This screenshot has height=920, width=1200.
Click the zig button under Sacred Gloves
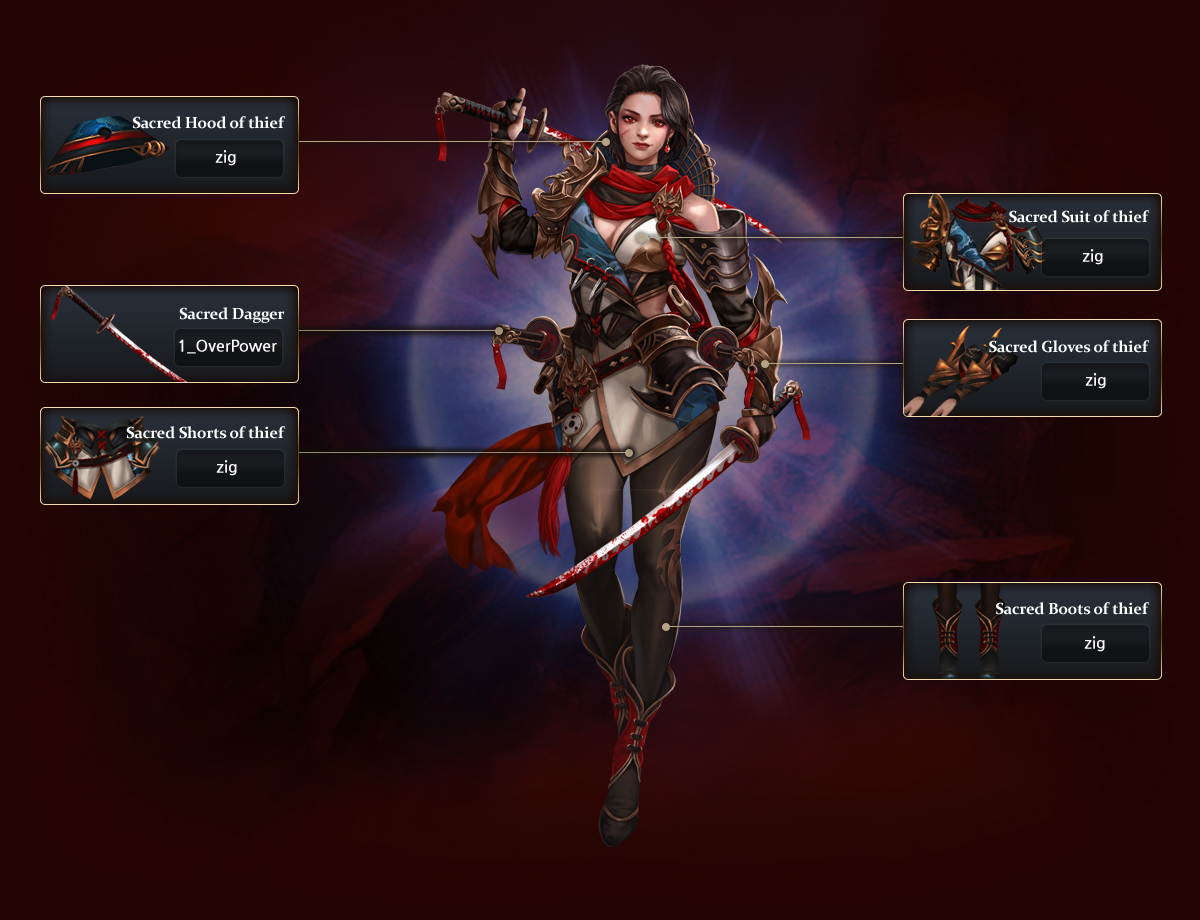click(1094, 381)
